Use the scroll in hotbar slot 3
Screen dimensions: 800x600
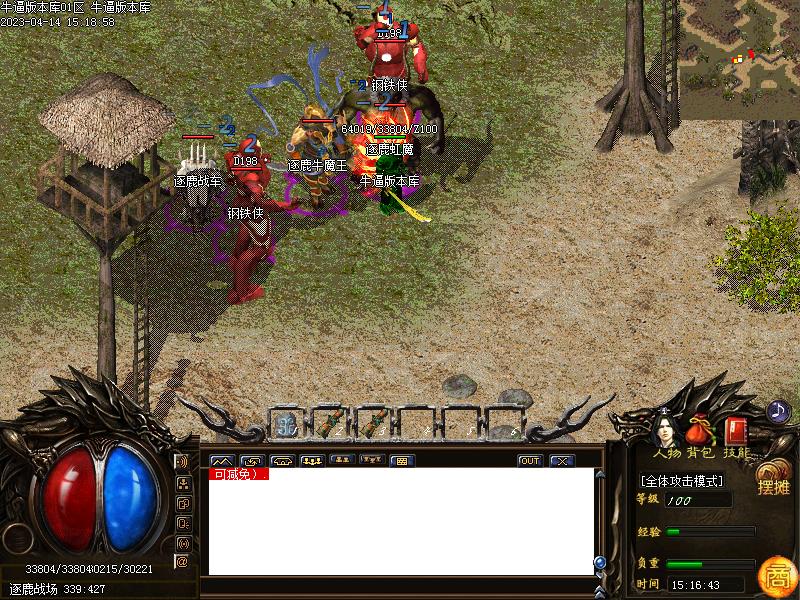[x=372, y=424]
